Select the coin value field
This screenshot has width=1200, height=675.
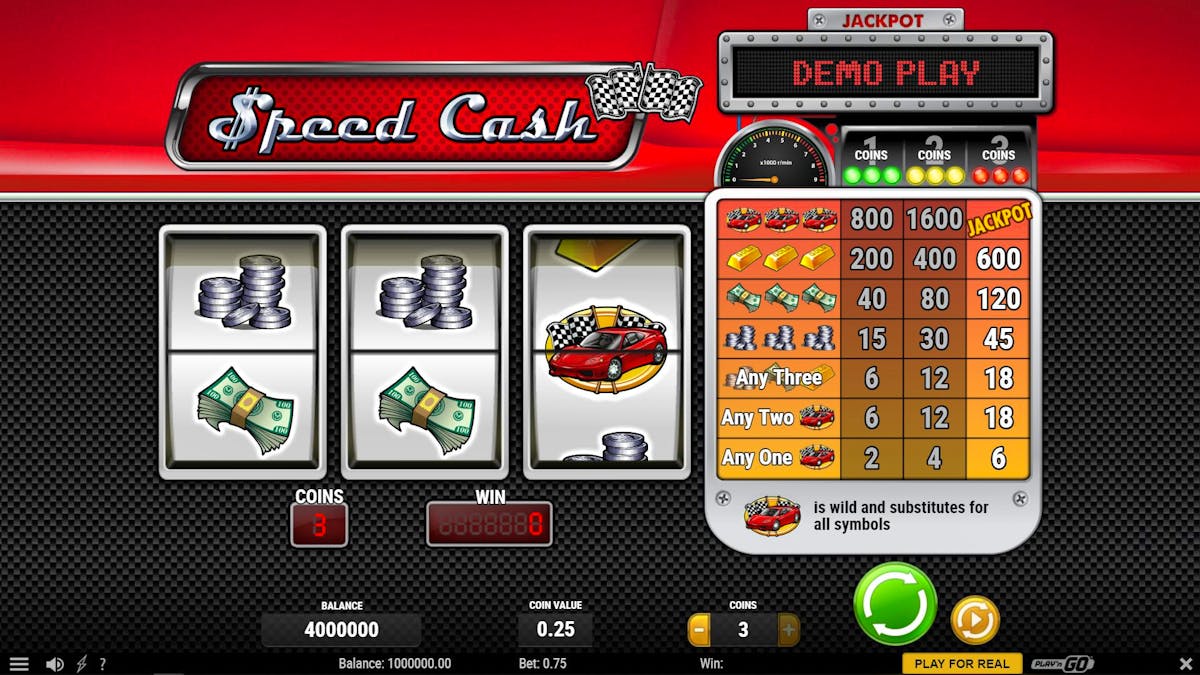click(x=555, y=630)
